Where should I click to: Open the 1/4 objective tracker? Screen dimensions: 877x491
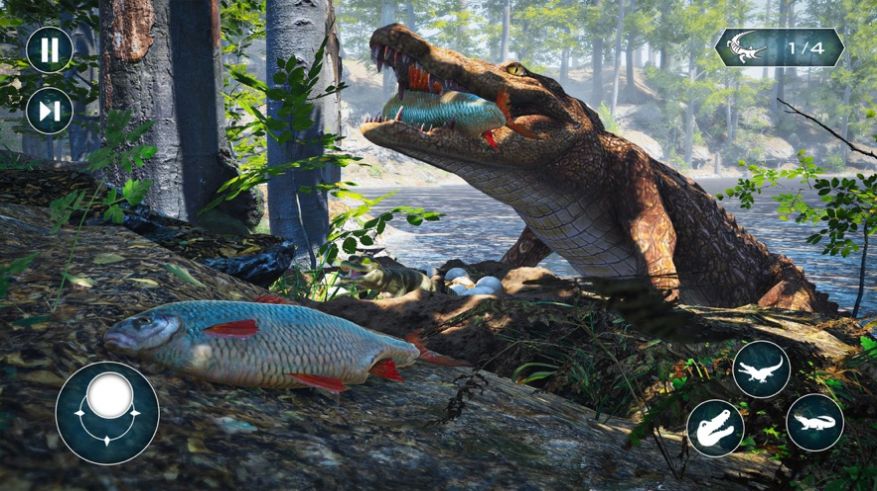pyautogui.click(x=779, y=47)
